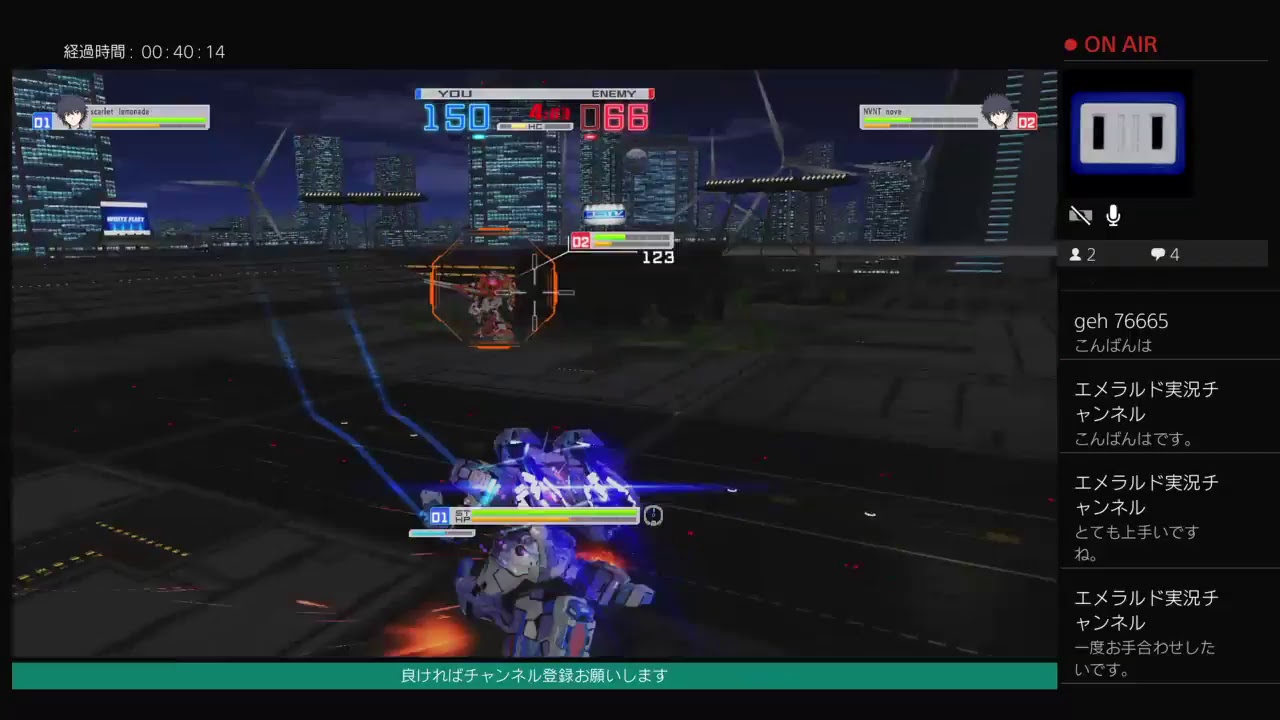
Task: Click the viewer count person icon
Action: tap(1077, 254)
